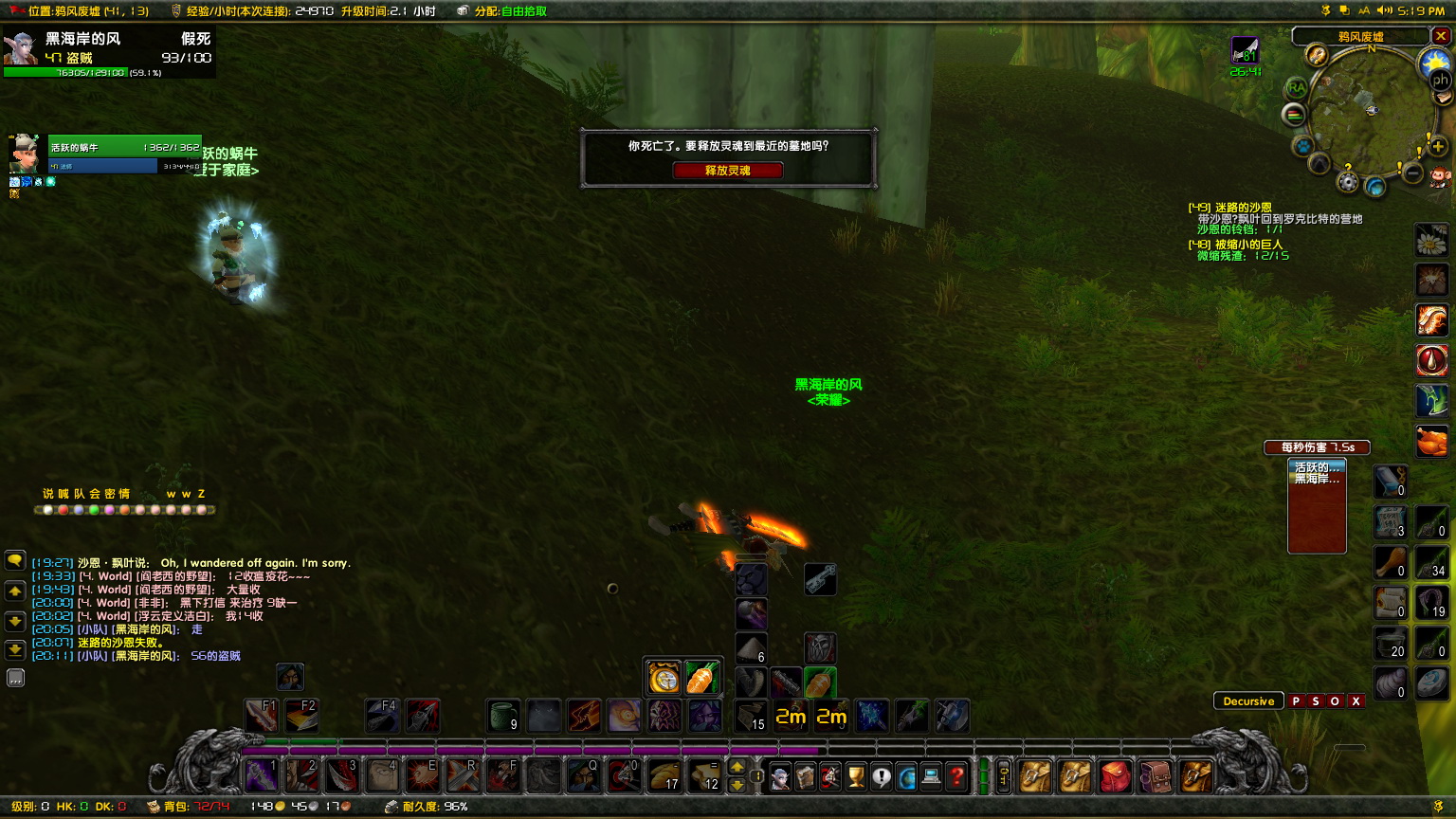The width and height of the screenshot is (1456, 819).
Task: Jump to newest messages with scroll-to-bottom arrow
Action: point(15,649)
